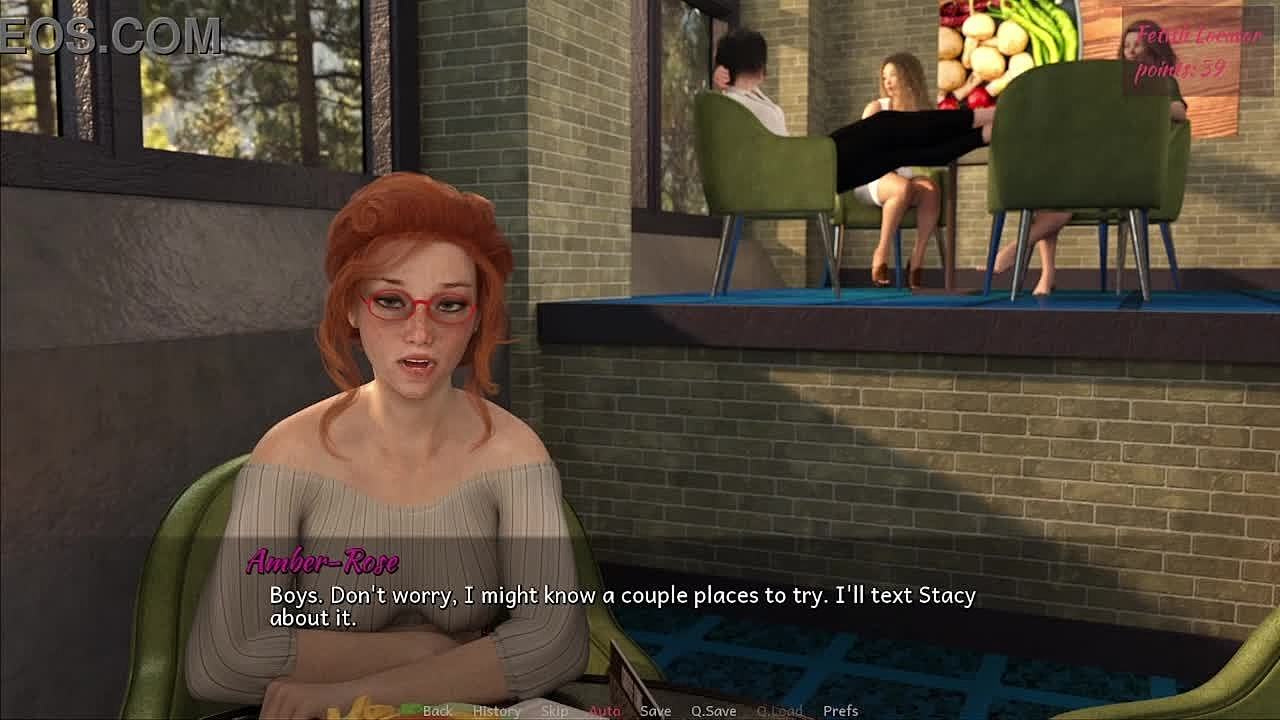Viewport: 1280px width, 720px height.
Task: Activate the Skip dialogue button
Action: [x=555, y=711]
